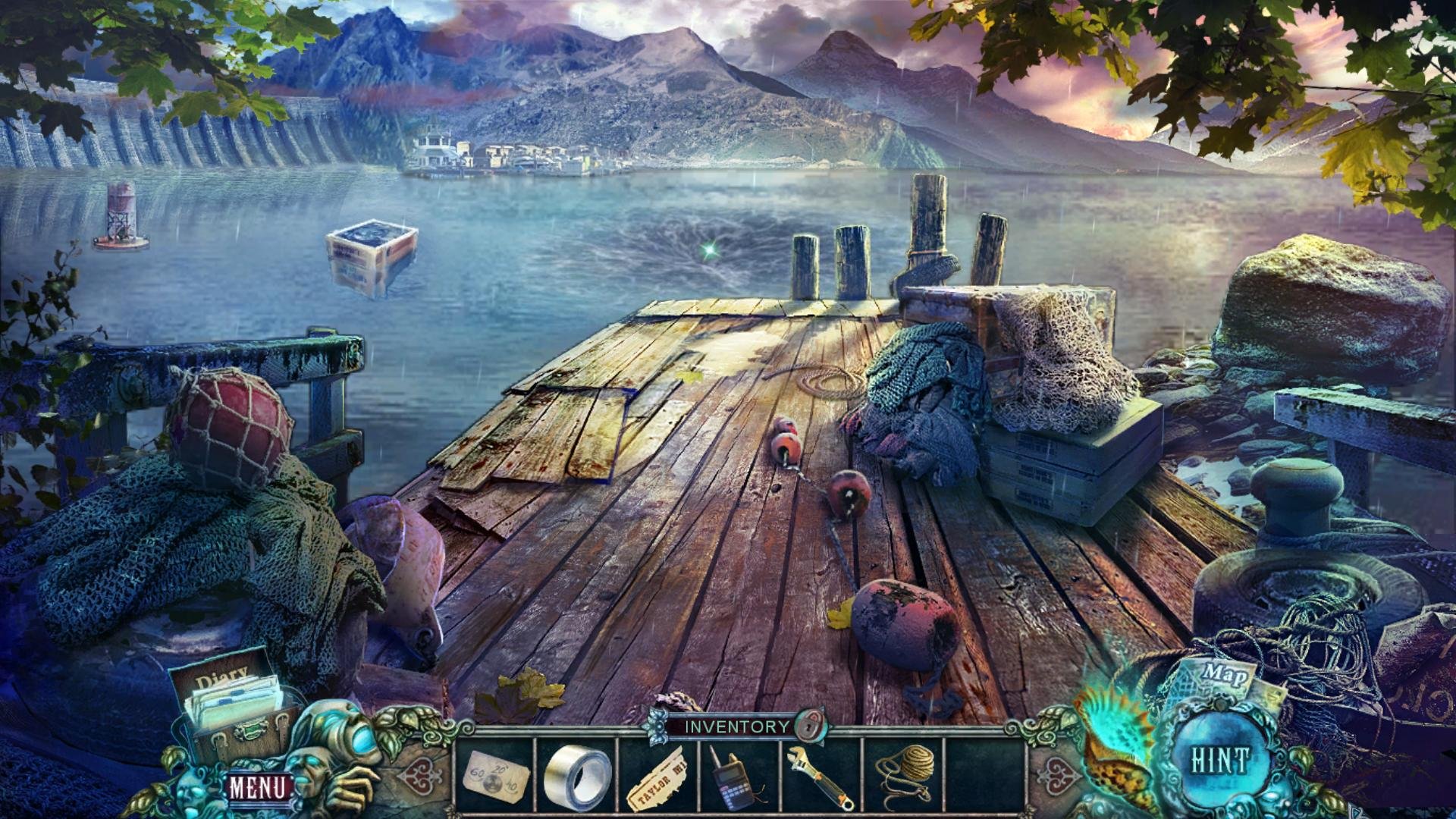Viewport: 1456px width, 819px height.
Task: Toggle the inventory padlock
Action: click(809, 726)
